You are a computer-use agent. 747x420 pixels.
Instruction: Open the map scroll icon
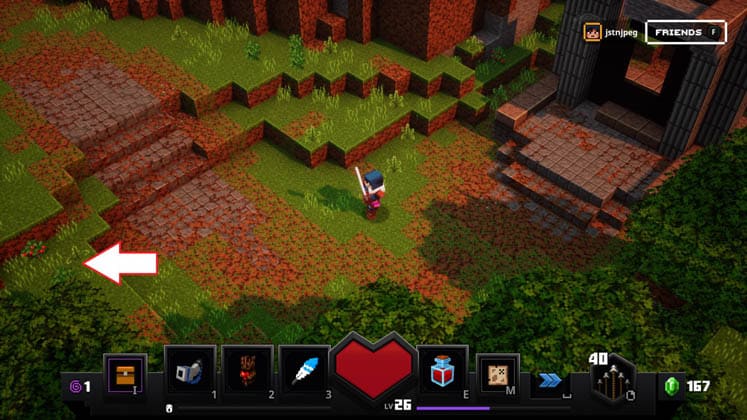pyautogui.click(x=497, y=373)
